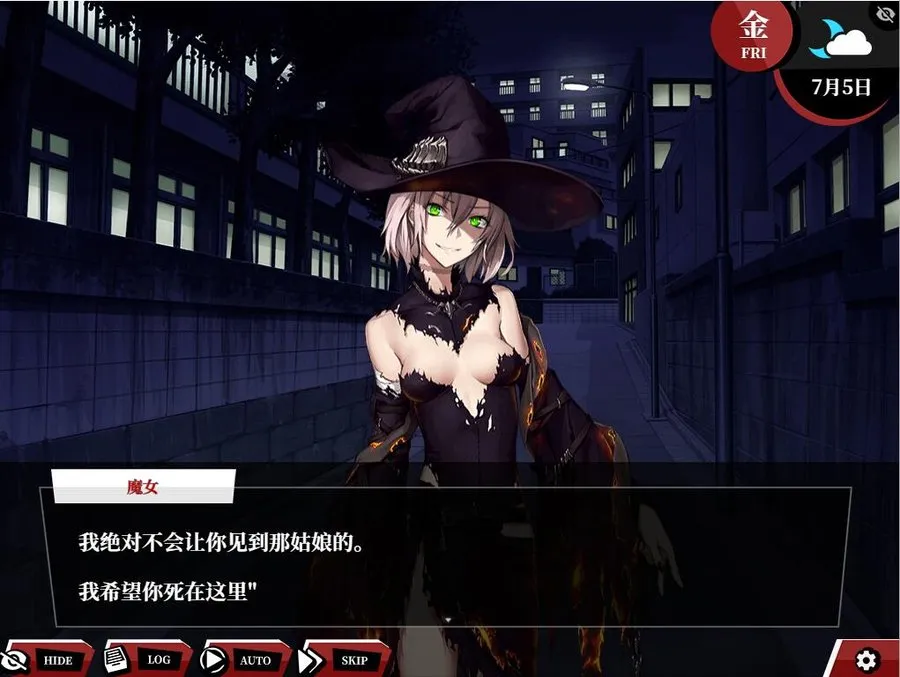
Task: Activate the SKIP button
Action: click(343, 659)
